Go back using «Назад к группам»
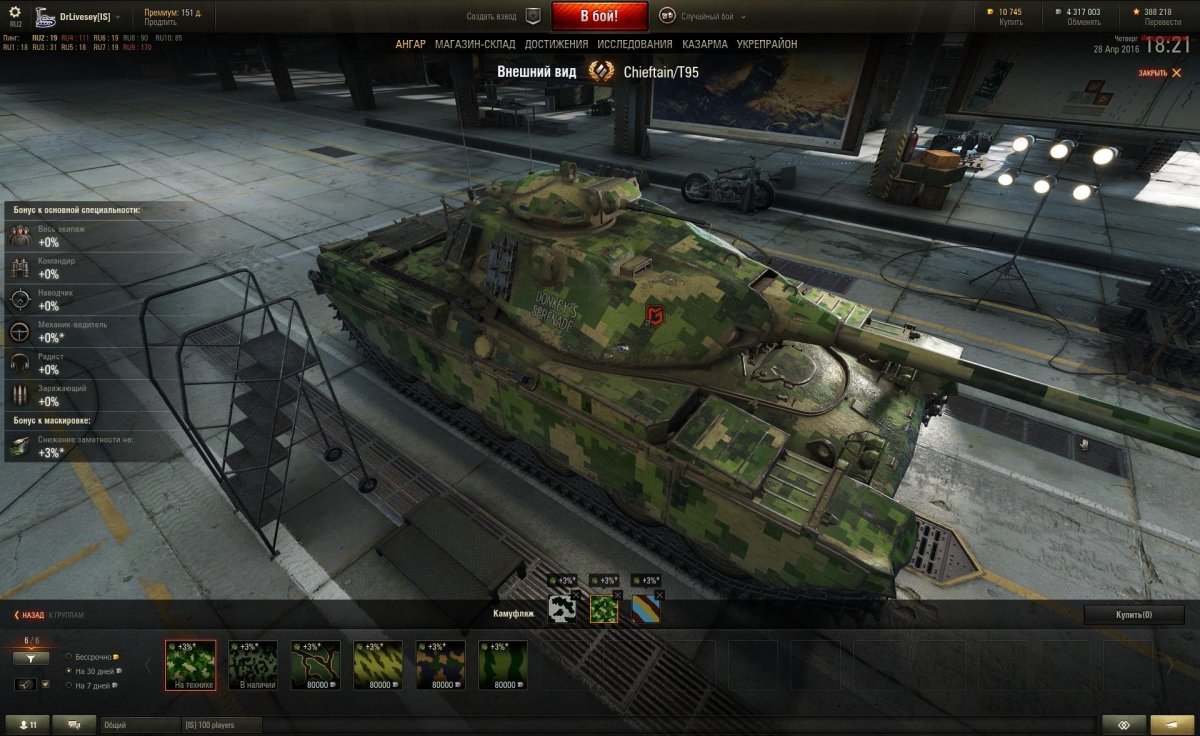 (x=48, y=615)
